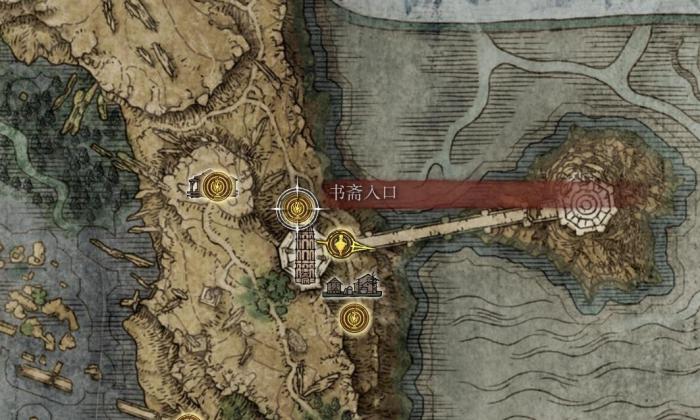Select the pointed golden marker at the bridge

343,242
